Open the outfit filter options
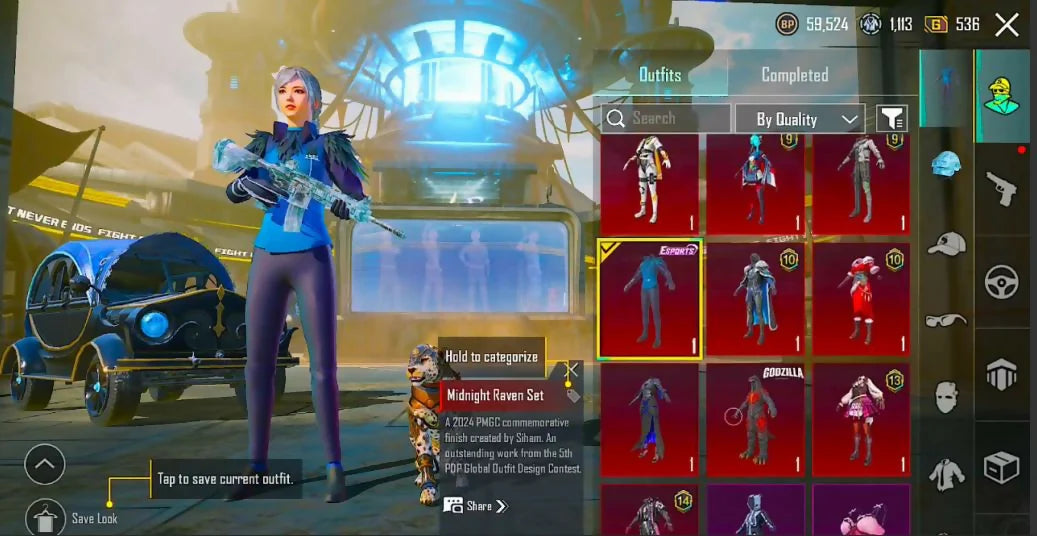 891,119
